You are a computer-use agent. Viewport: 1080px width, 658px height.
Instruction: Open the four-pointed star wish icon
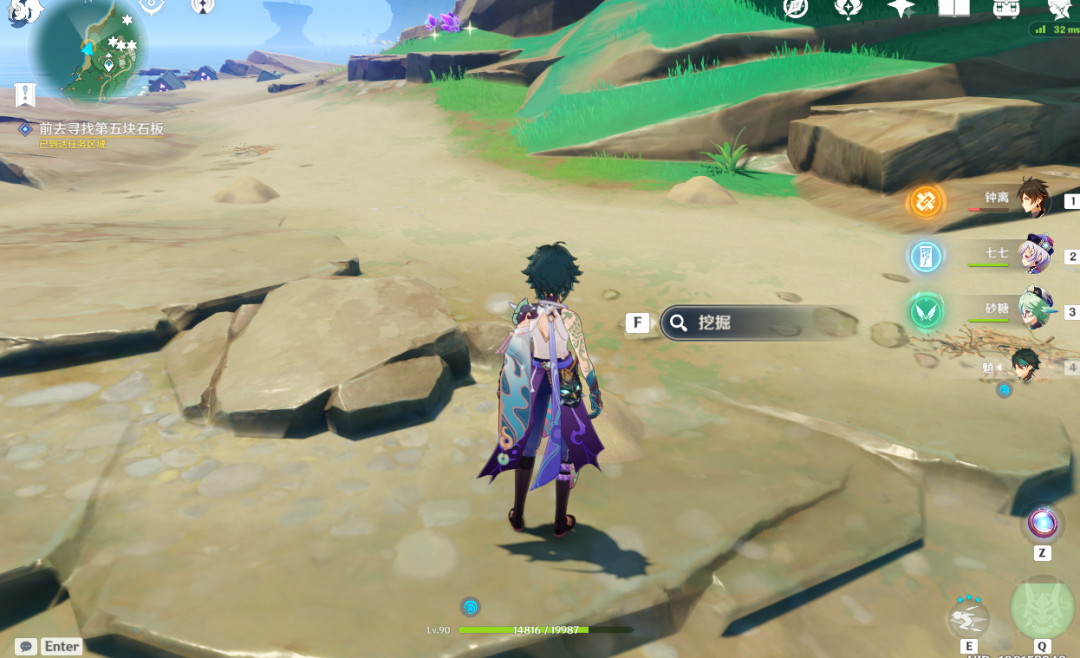(x=901, y=8)
